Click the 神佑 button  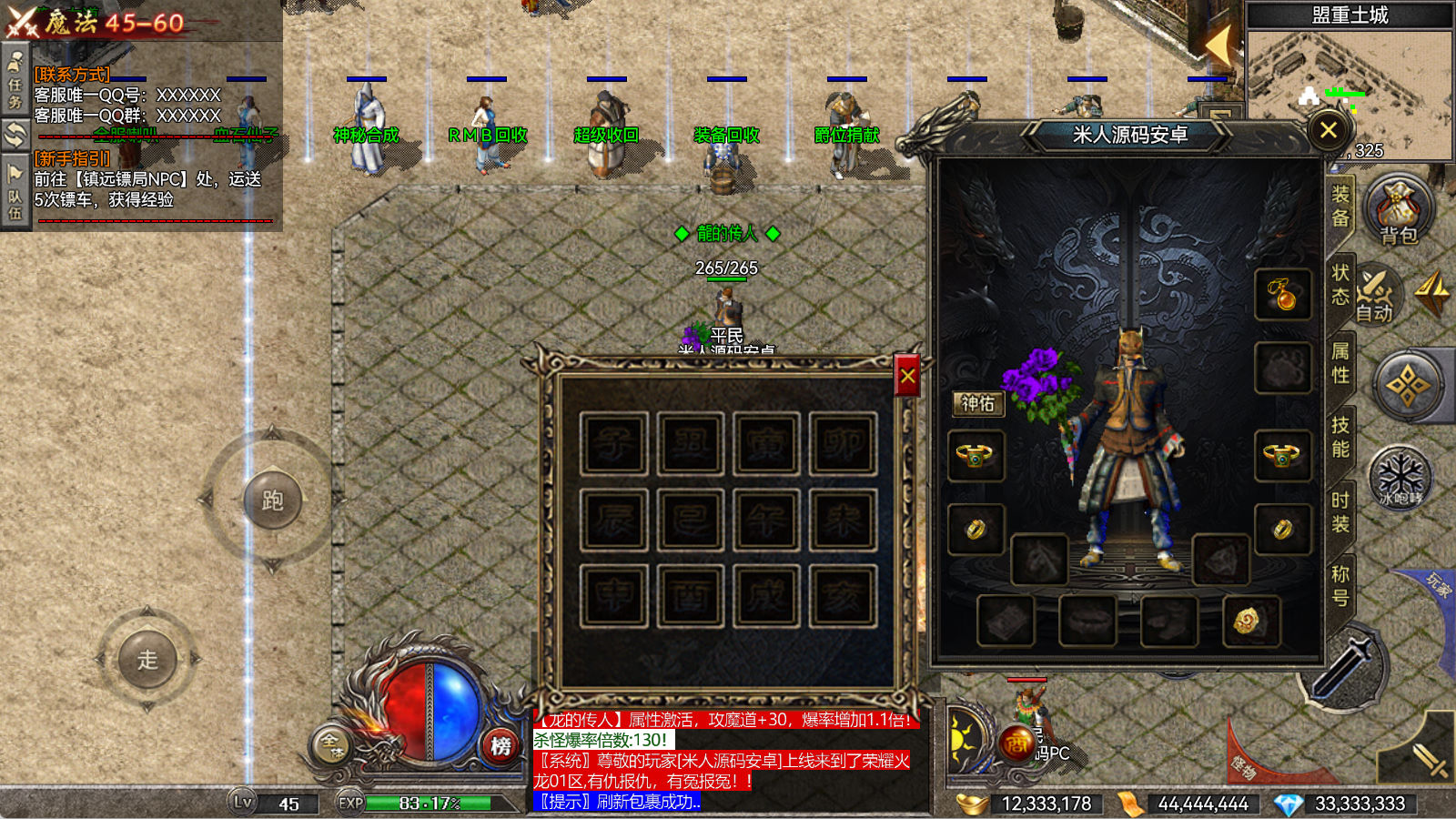click(978, 403)
